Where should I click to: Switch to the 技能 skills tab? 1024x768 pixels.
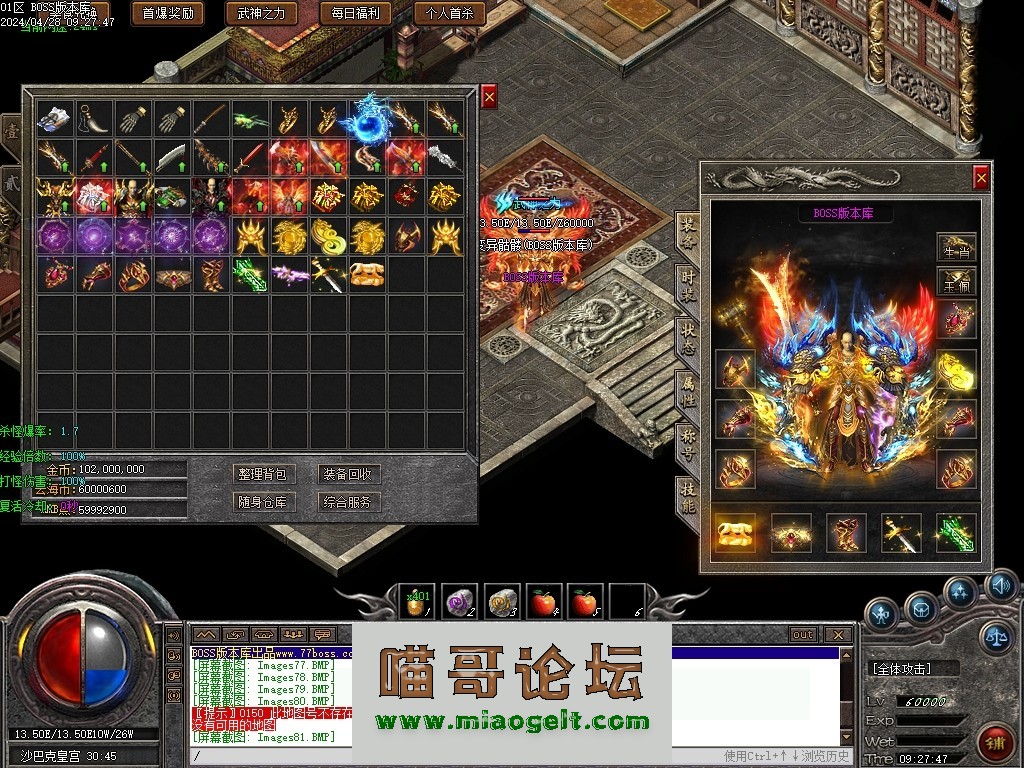pyautogui.click(x=687, y=497)
